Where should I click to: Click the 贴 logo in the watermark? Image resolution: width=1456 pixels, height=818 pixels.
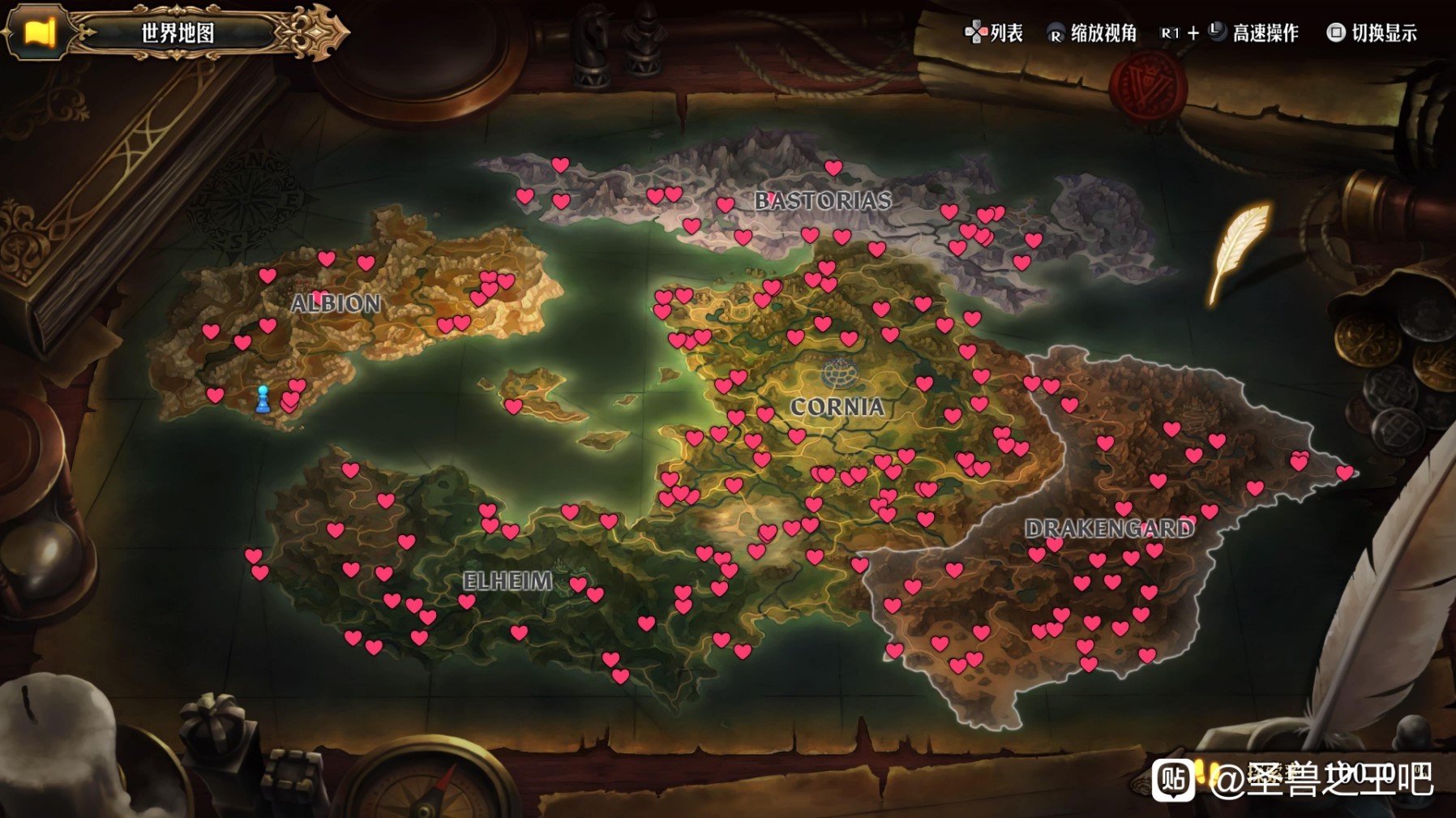(x=1173, y=780)
